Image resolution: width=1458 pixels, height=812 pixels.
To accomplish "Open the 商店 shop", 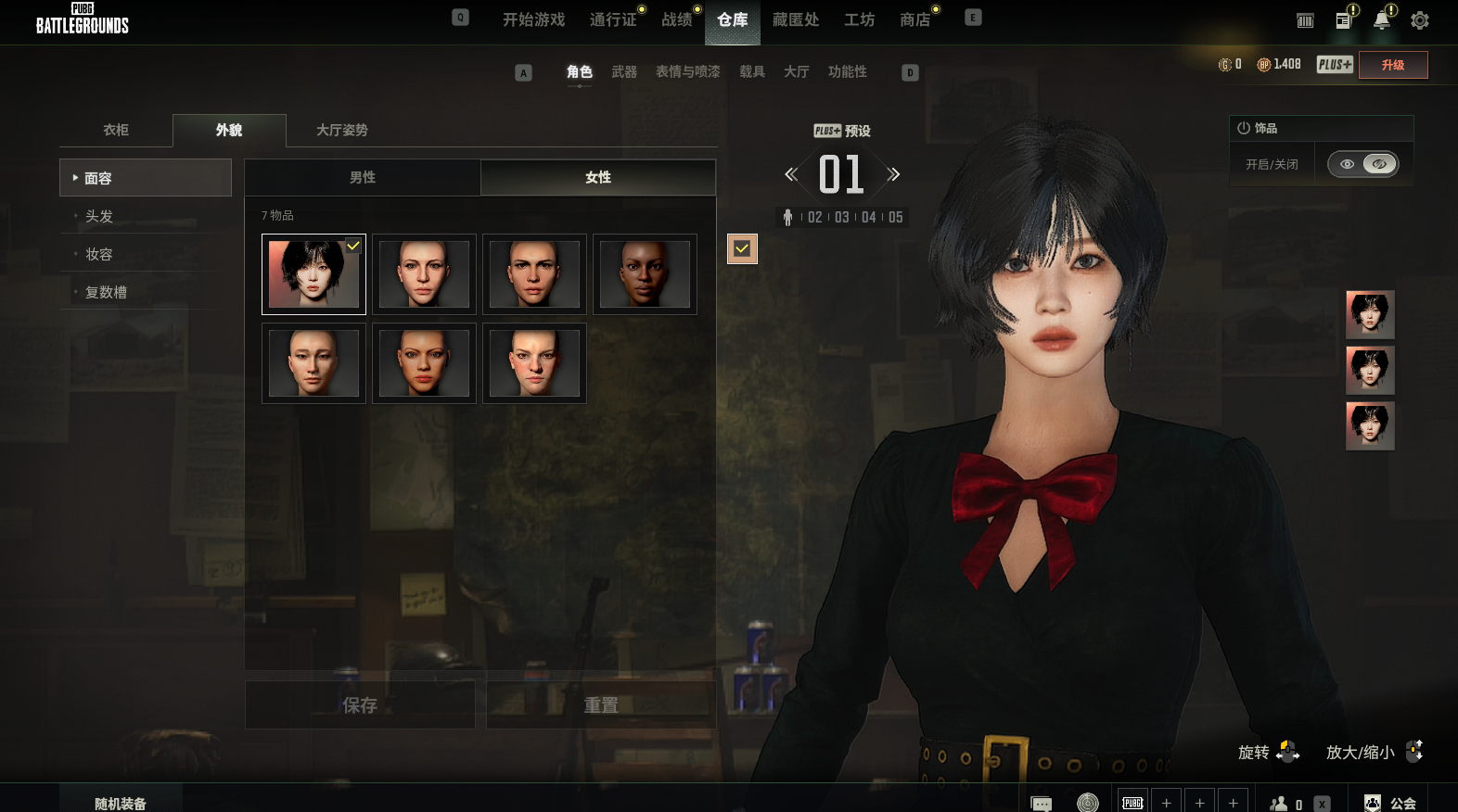I will click(914, 19).
